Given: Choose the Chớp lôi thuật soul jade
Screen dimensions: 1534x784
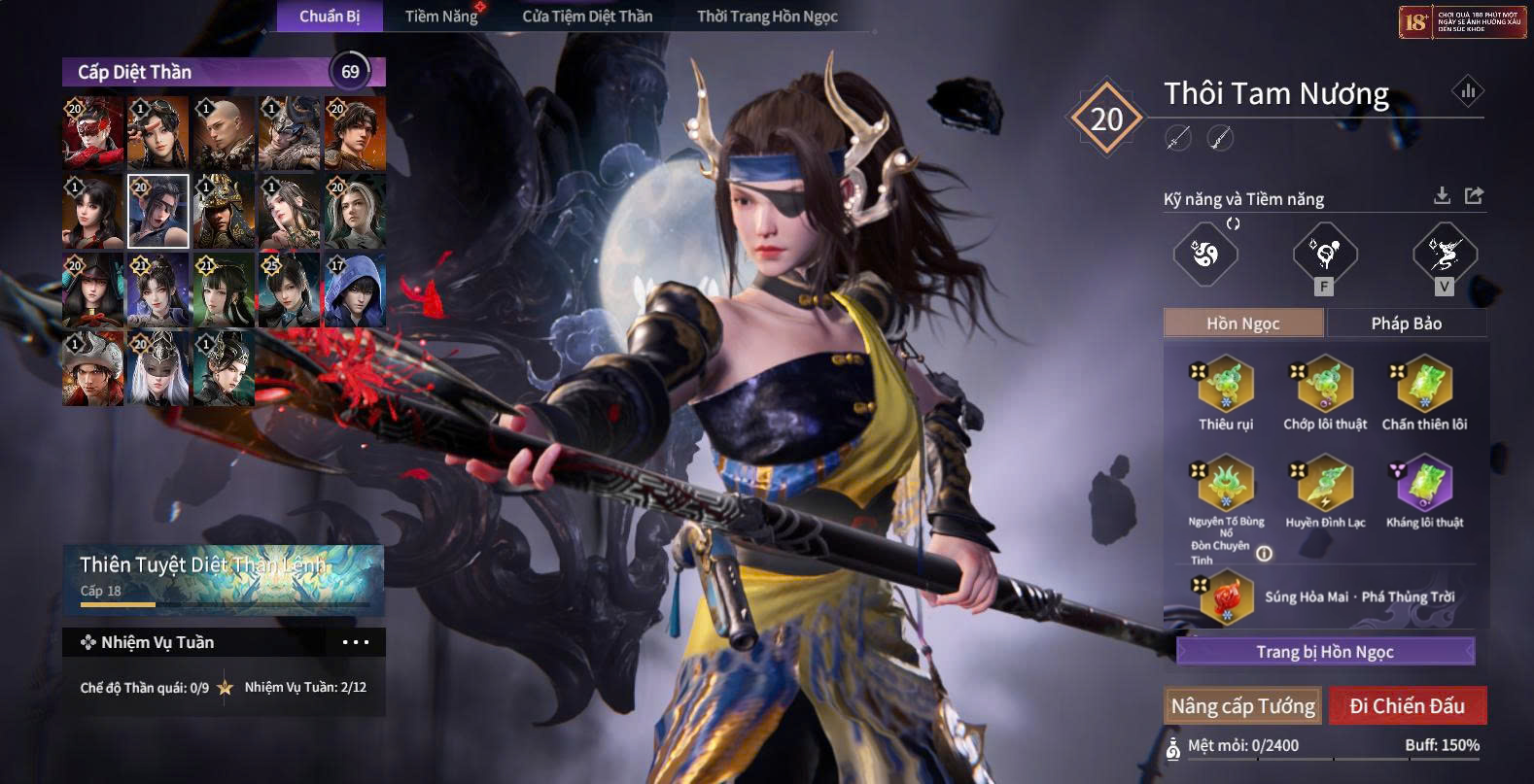Looking at the screenshot, I should [1324, 385].
